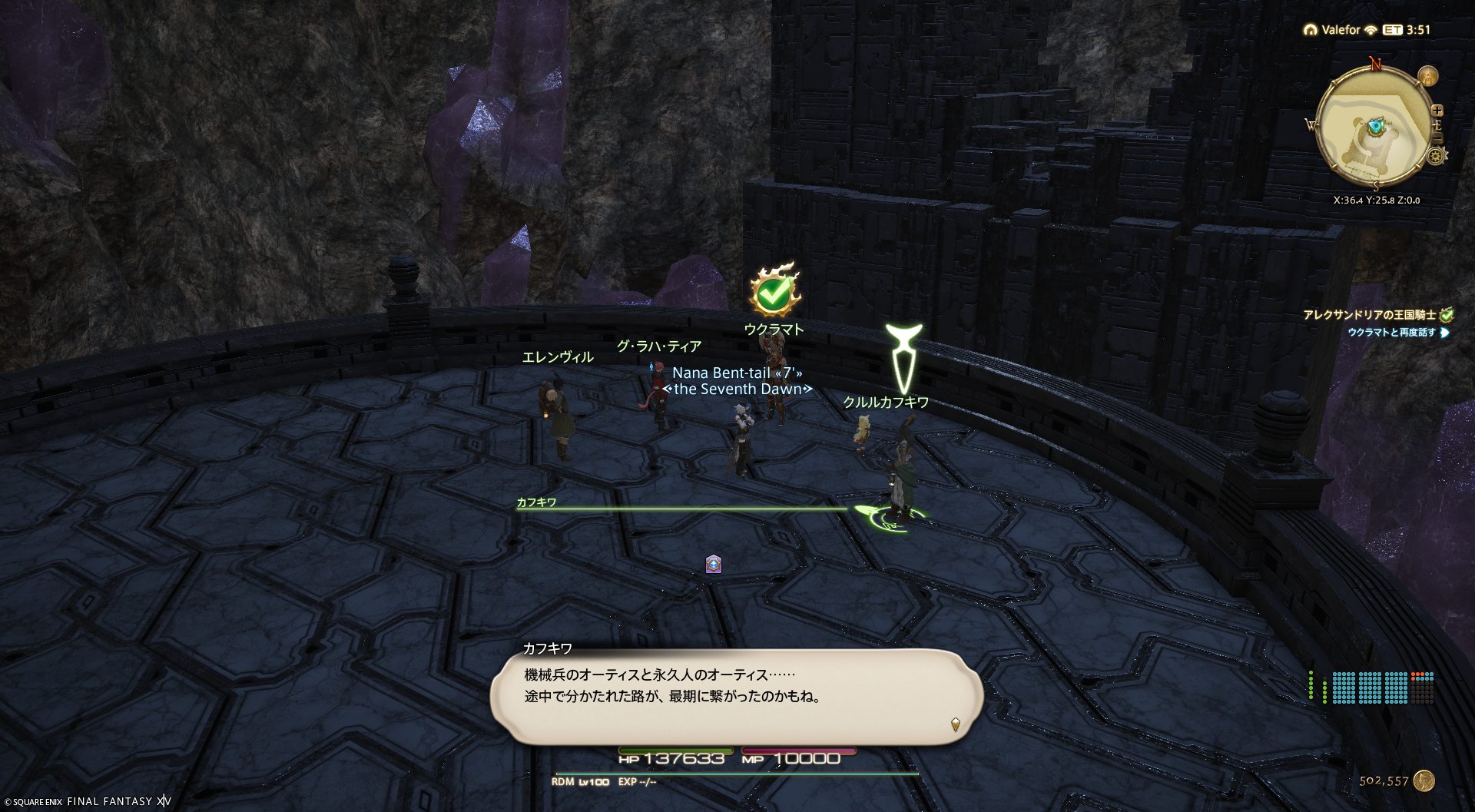The image size is (1475, 812).
Task: Click the round gold icon above the minimap zoom buttons
Action: pyautogui.click(x=1428, y=76)
